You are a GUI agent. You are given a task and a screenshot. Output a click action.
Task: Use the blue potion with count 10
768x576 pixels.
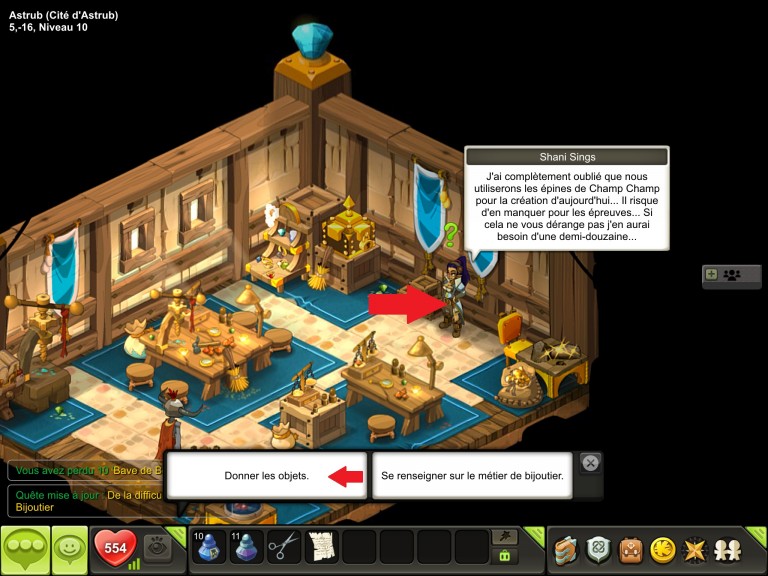(209, 548)
